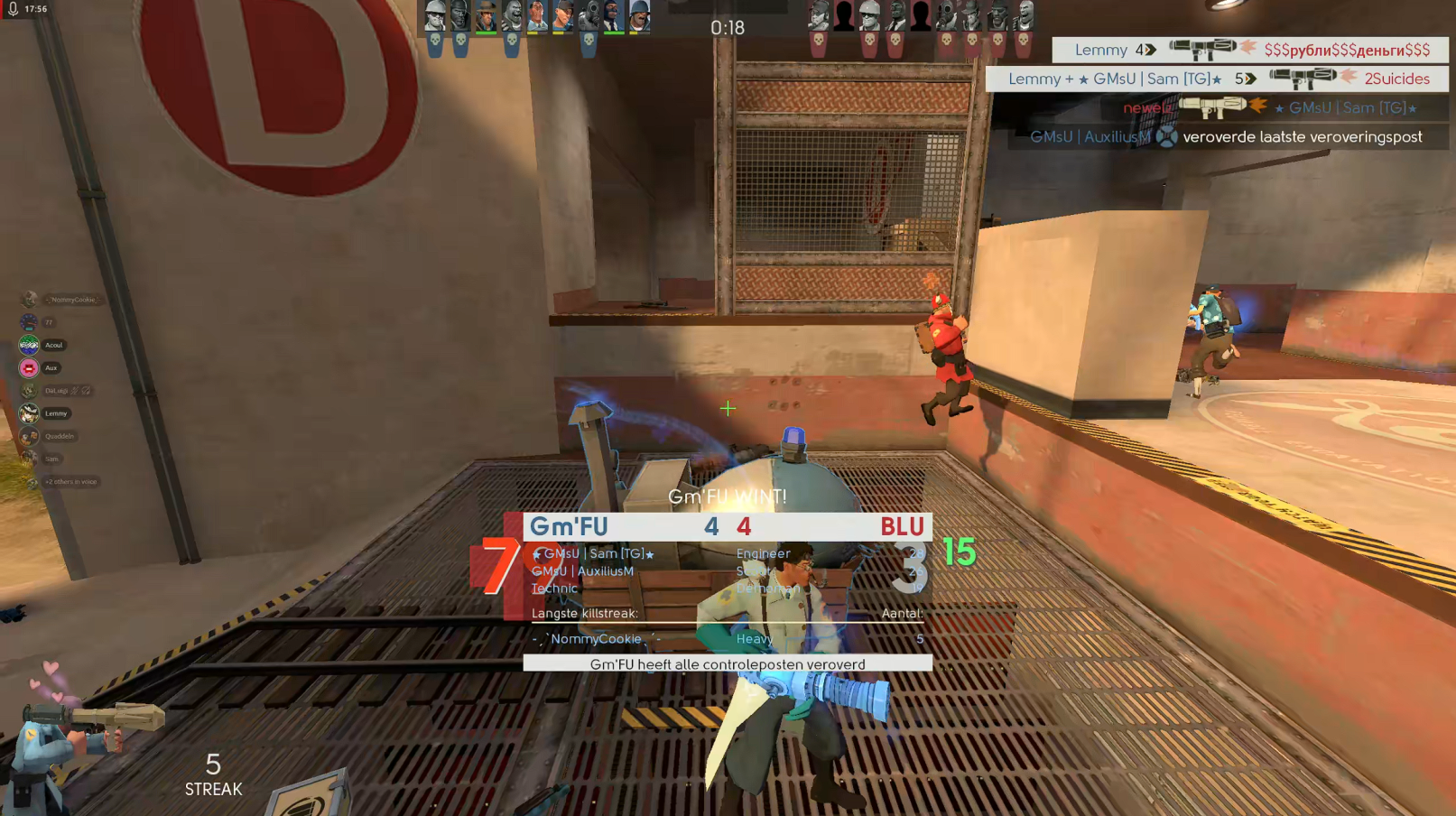Select the newelz kill feed notice

click(x=1269, y=107)
